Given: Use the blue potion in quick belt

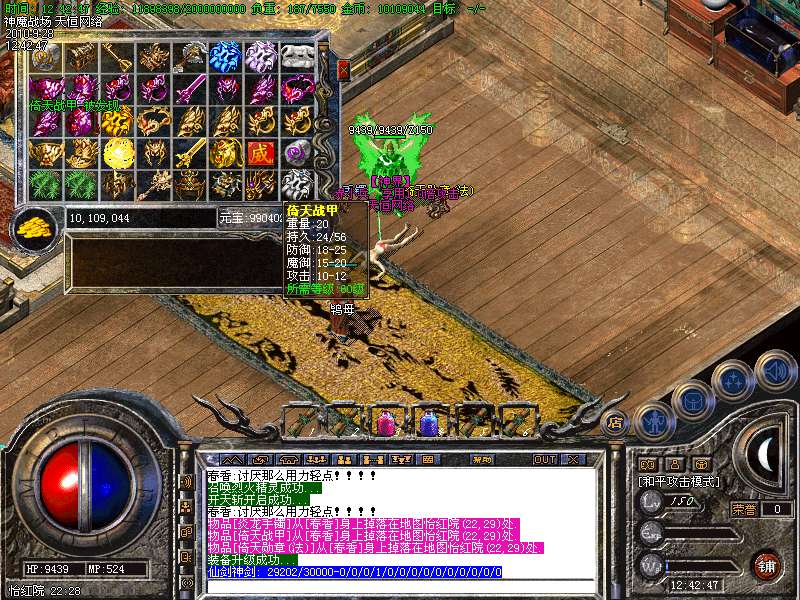Looking at the screenshot, I should click(428, 421).
